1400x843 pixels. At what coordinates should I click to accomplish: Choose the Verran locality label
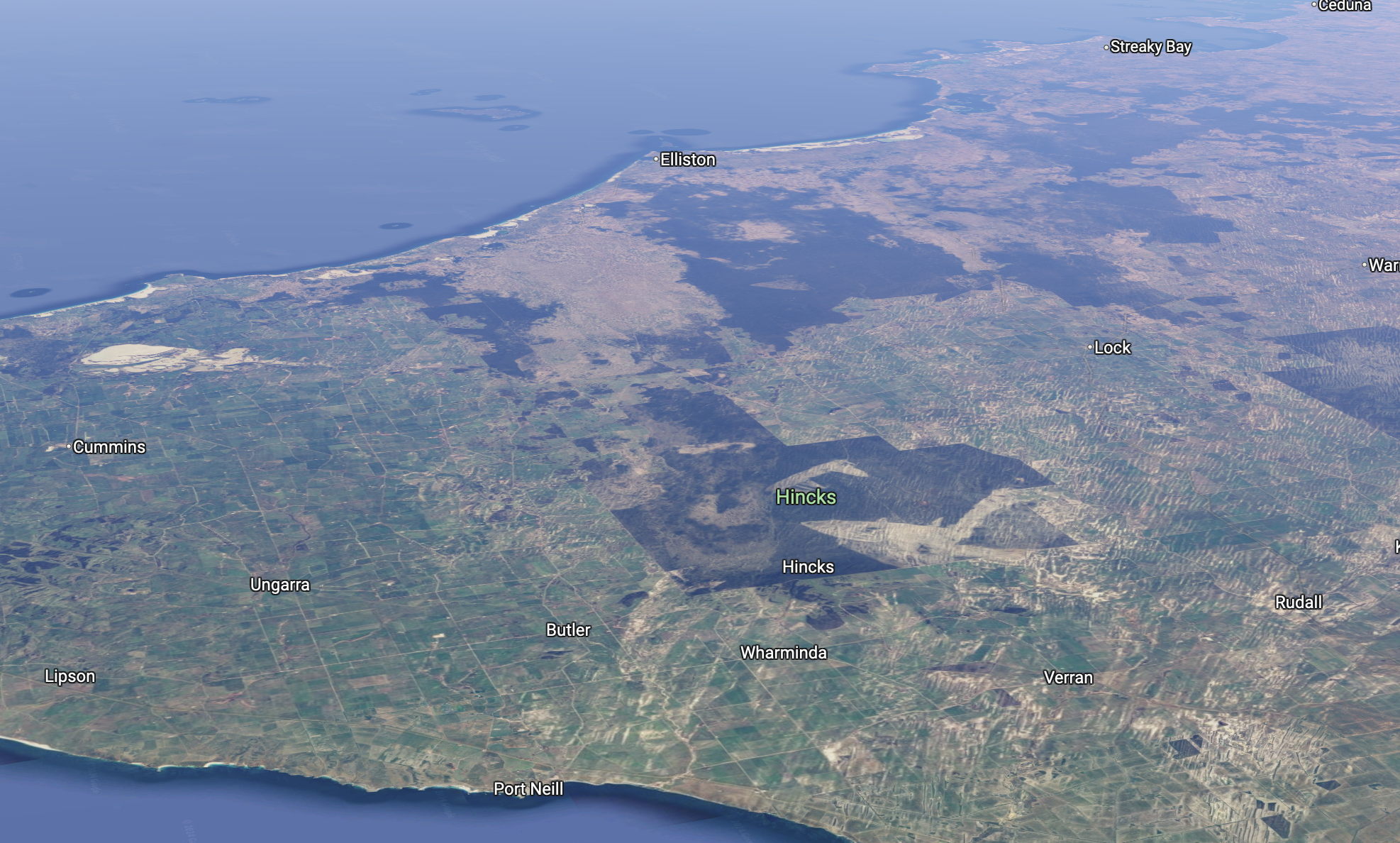click(x=1068, y=678)
